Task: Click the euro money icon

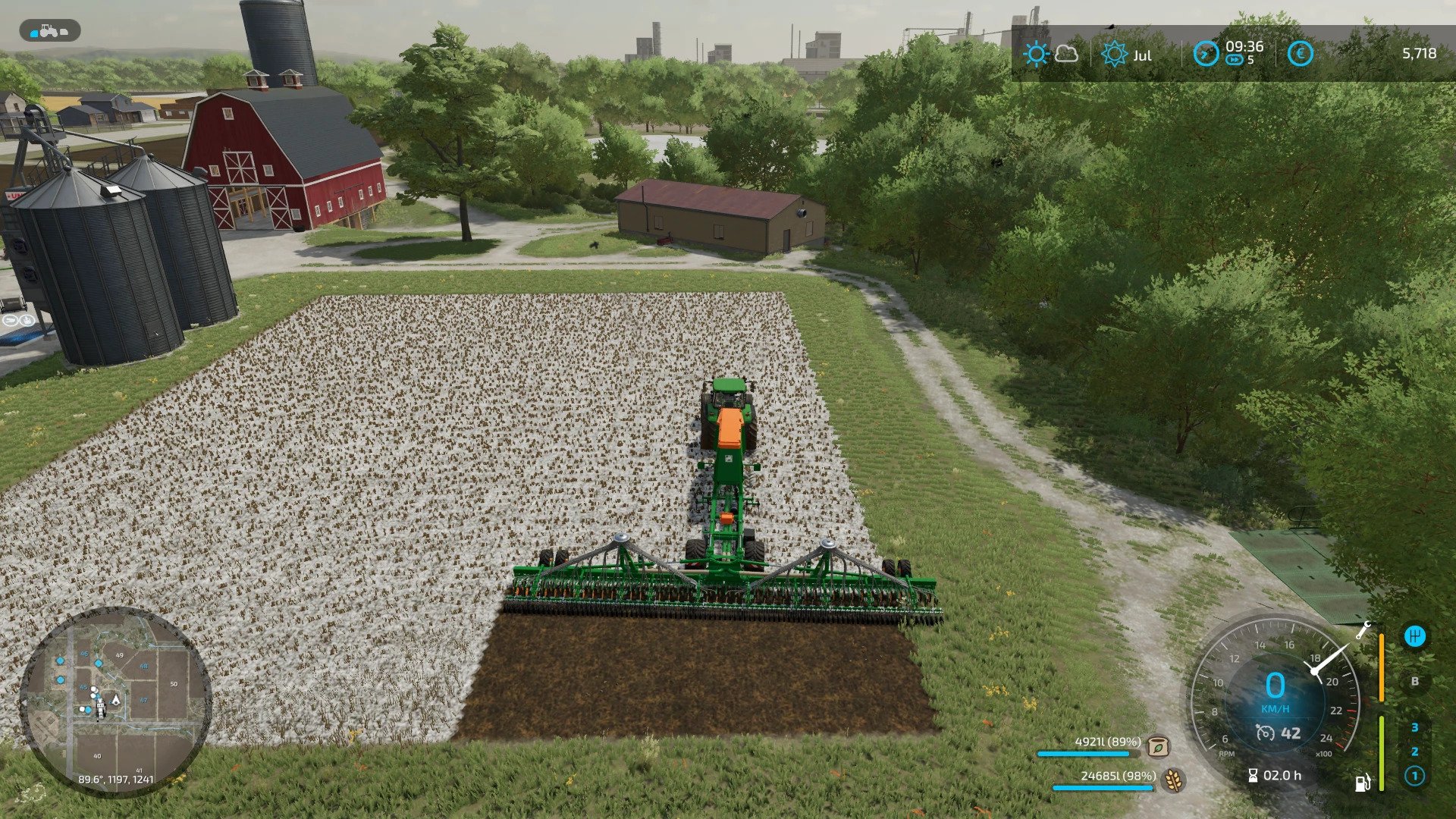Action: pyautogui.click(x=1301, y=54)
